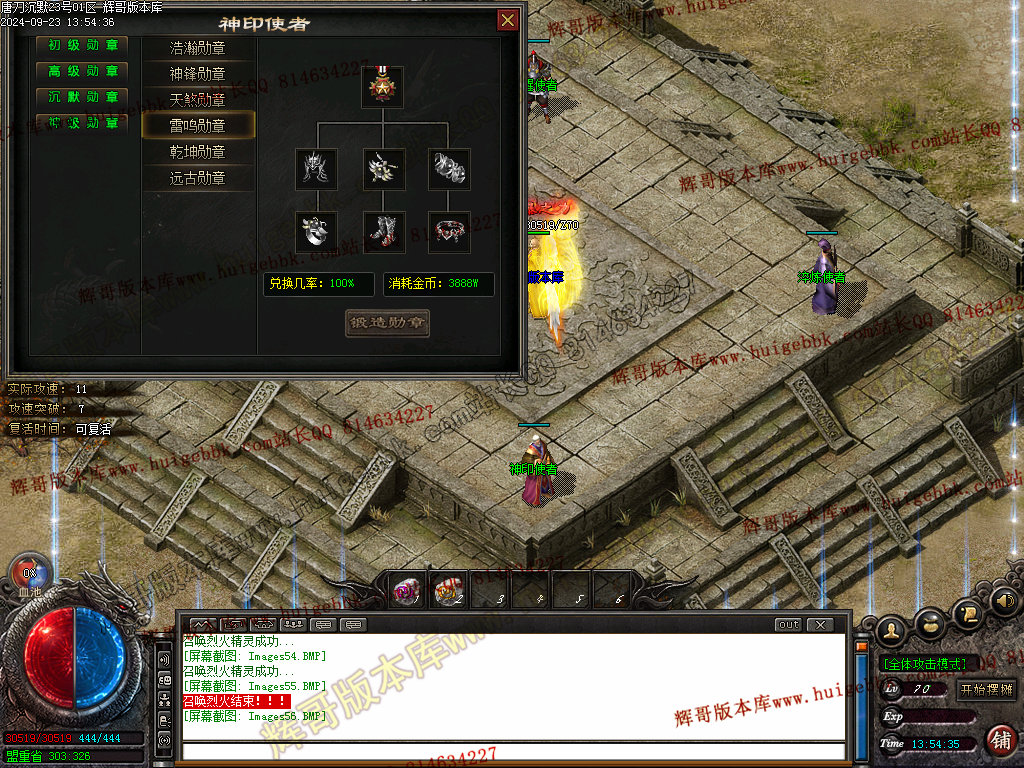Choose the 浩瀚勋章 list entry
The image size is (1024, 768).
click(x=198, y=48)
